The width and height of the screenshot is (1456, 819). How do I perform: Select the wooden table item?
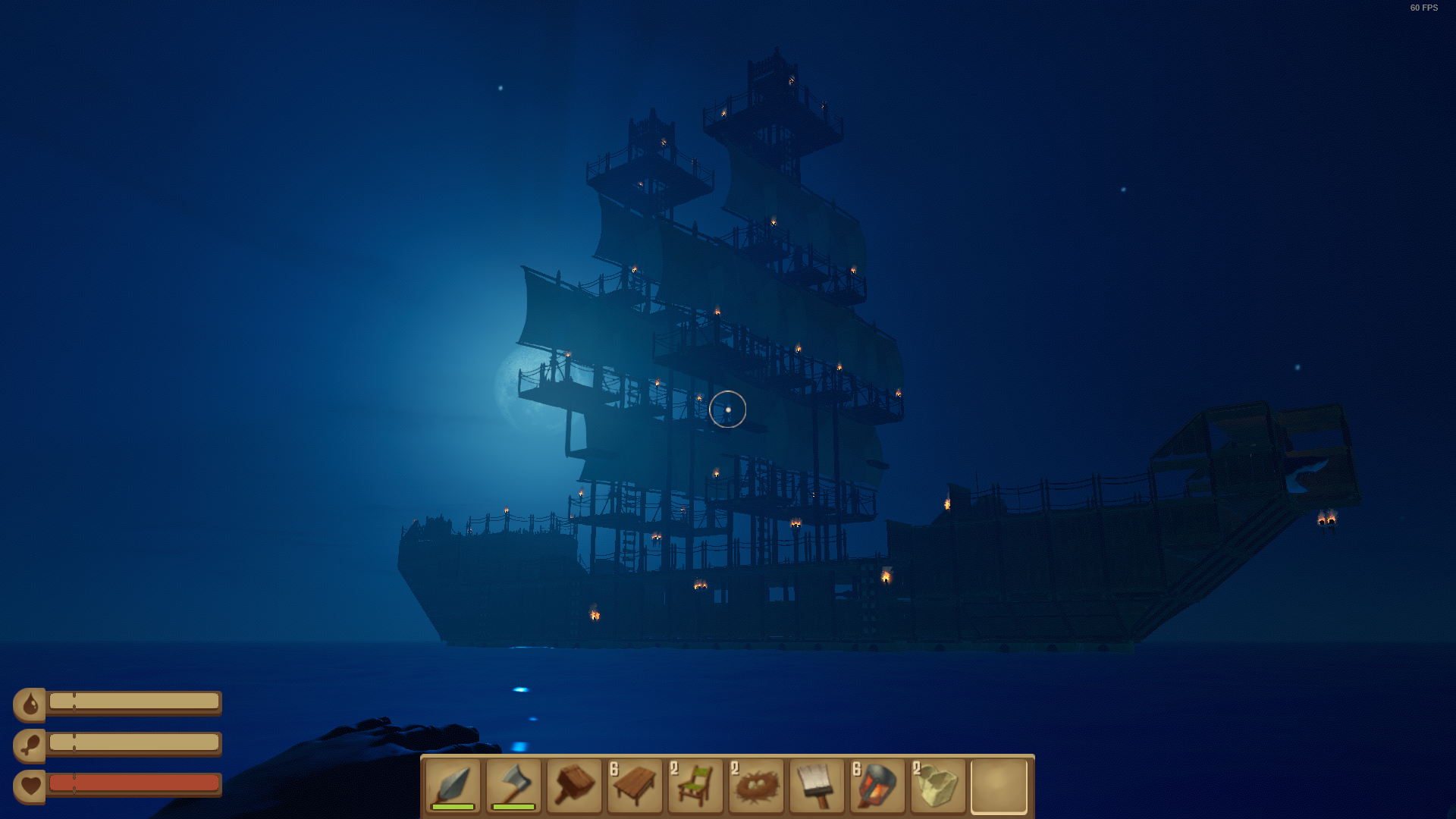point(635,787)
